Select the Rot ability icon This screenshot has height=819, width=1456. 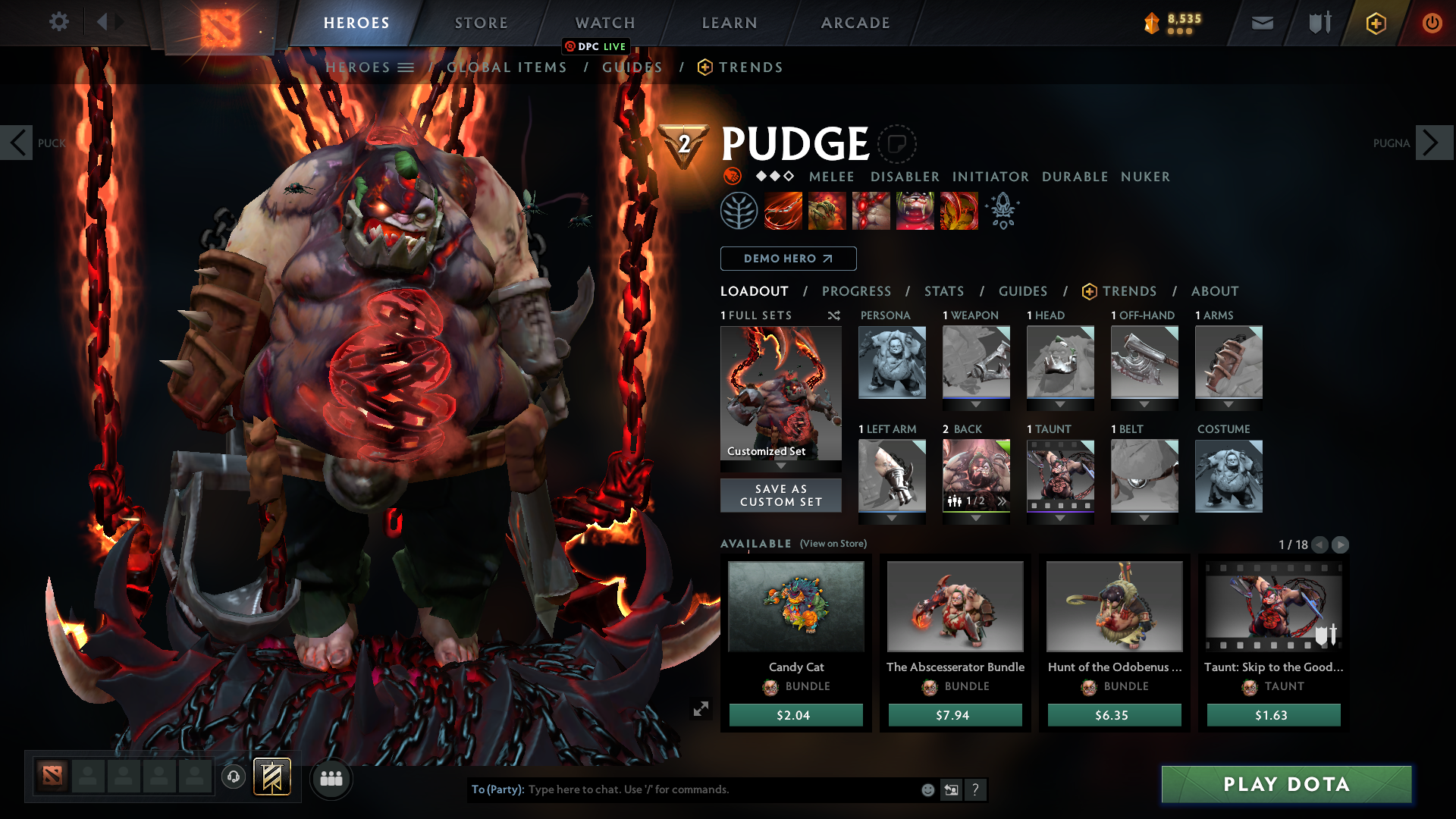coord(826,211)
